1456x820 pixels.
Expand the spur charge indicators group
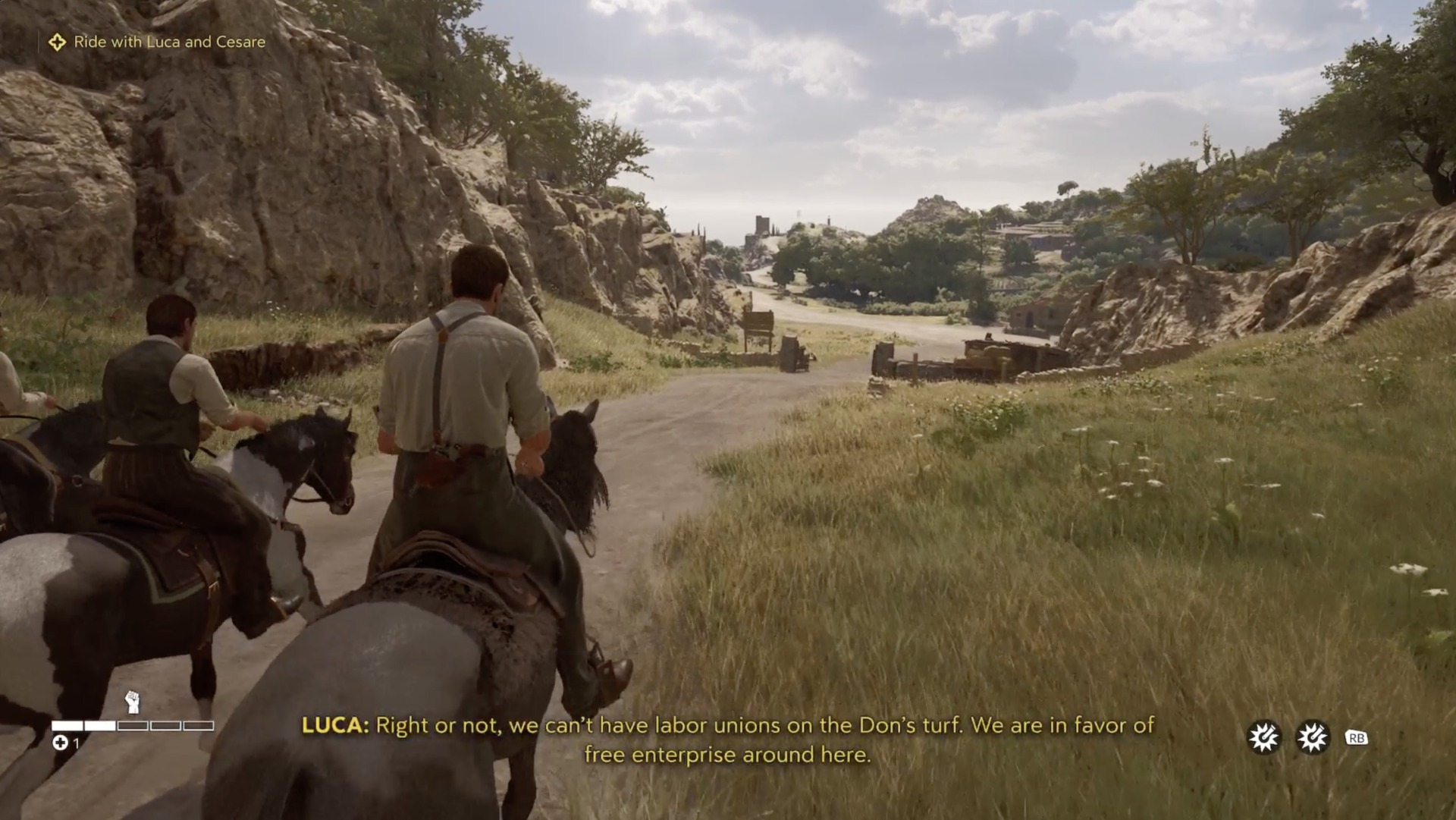pos(1286,735)
